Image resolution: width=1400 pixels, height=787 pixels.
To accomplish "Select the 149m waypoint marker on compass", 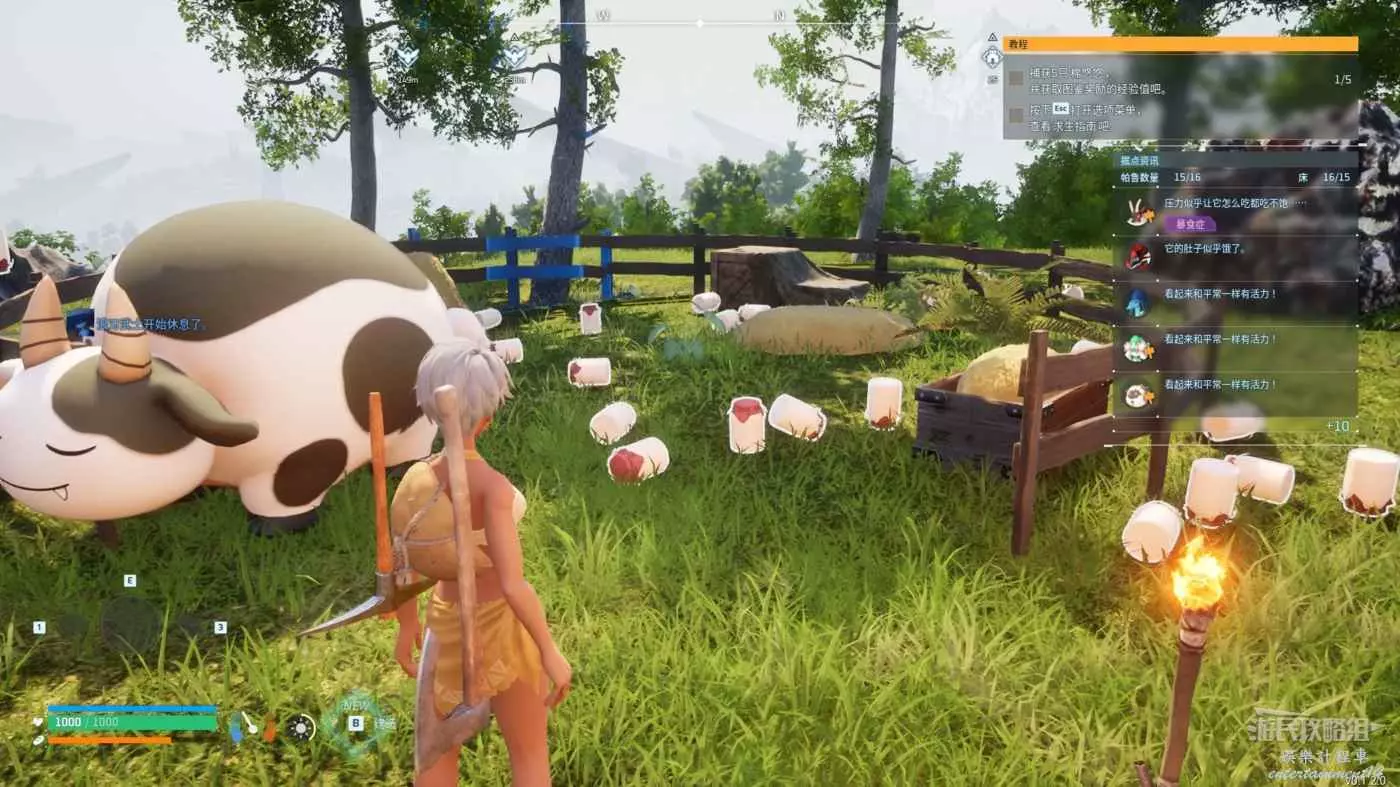I will [407, 57].
